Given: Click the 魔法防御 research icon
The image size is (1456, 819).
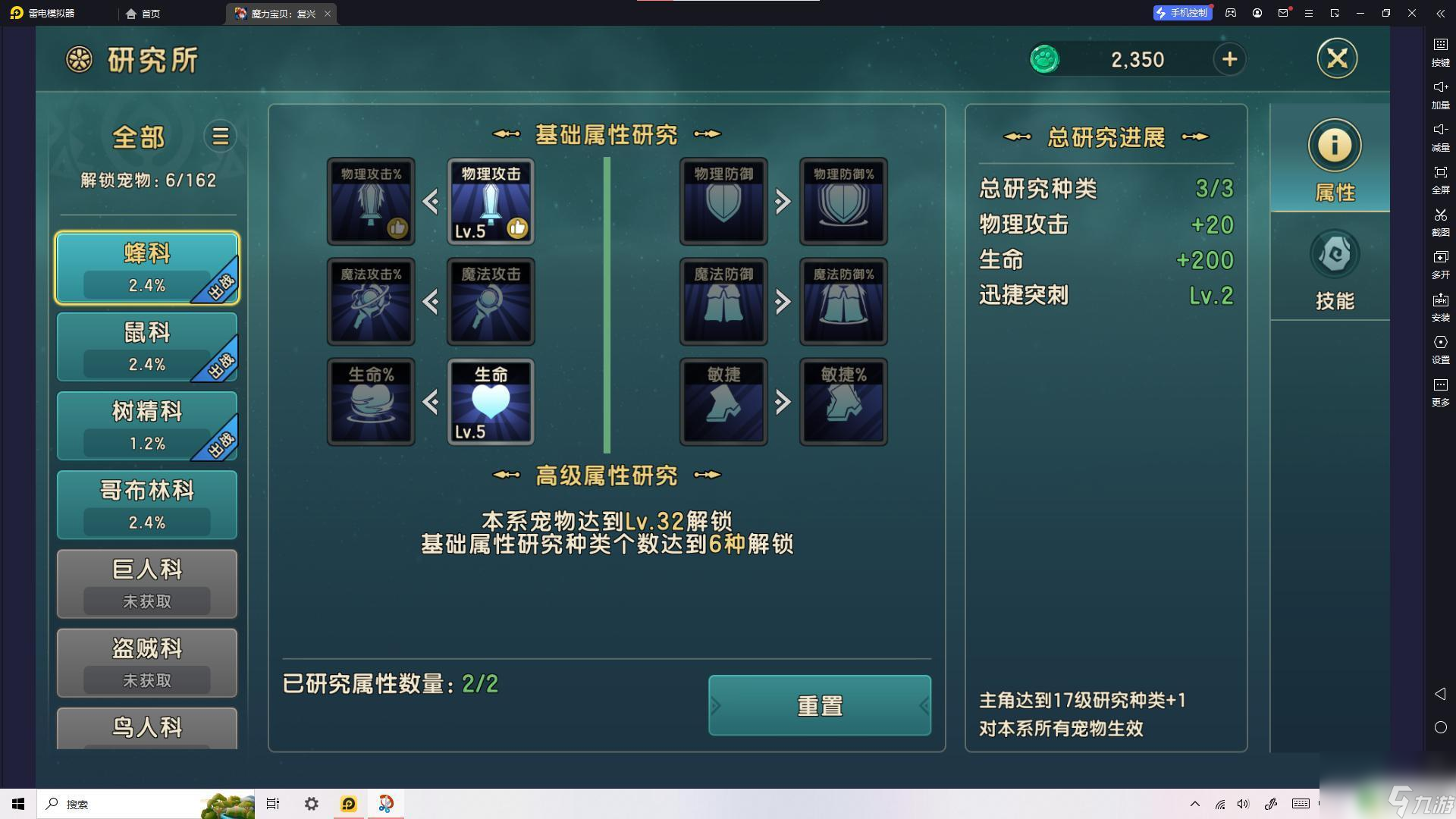Looking at the screenshot, I should [722, 301].
